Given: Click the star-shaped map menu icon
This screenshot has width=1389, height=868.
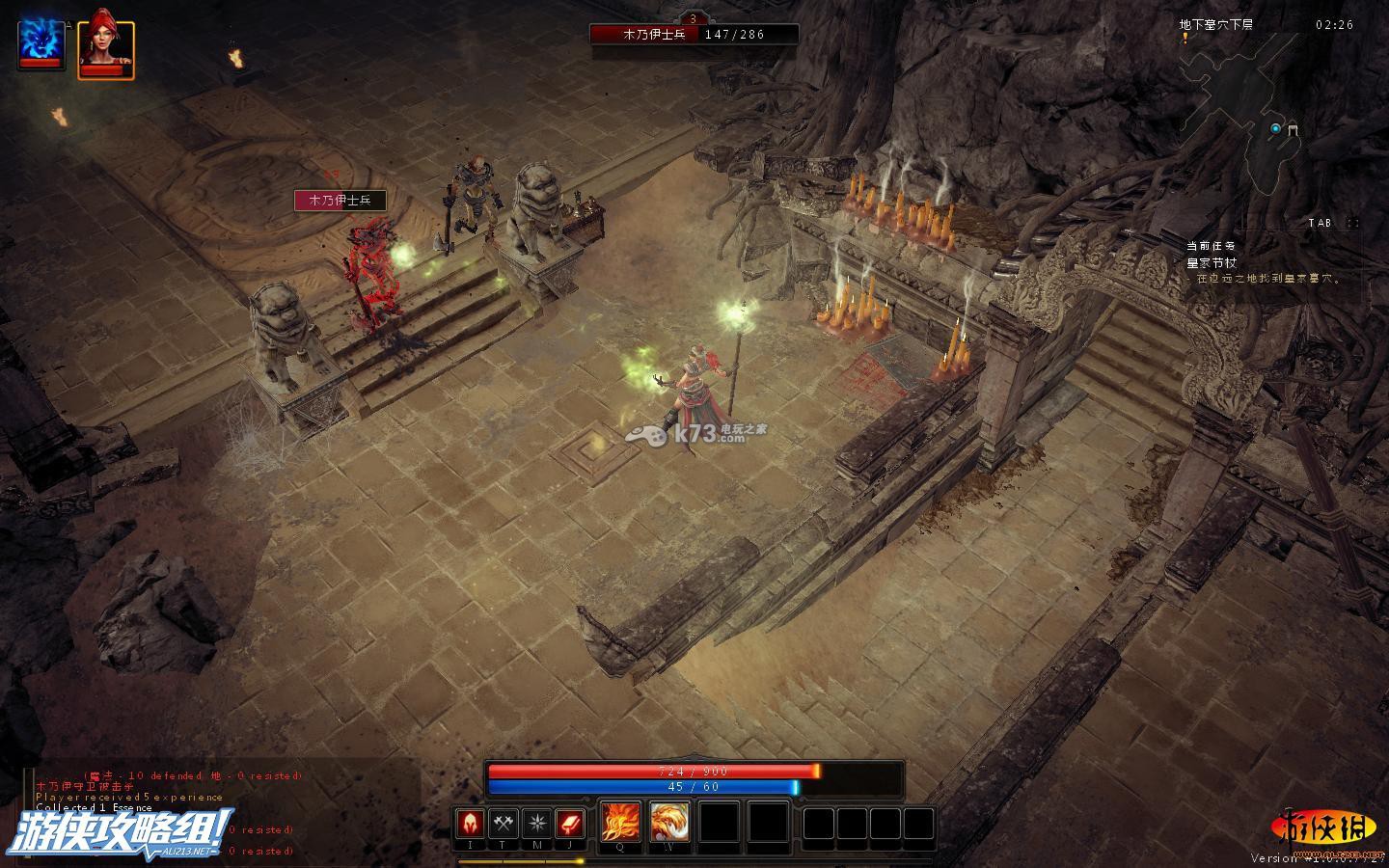Looking at the screenshot, I should point(536,824).
